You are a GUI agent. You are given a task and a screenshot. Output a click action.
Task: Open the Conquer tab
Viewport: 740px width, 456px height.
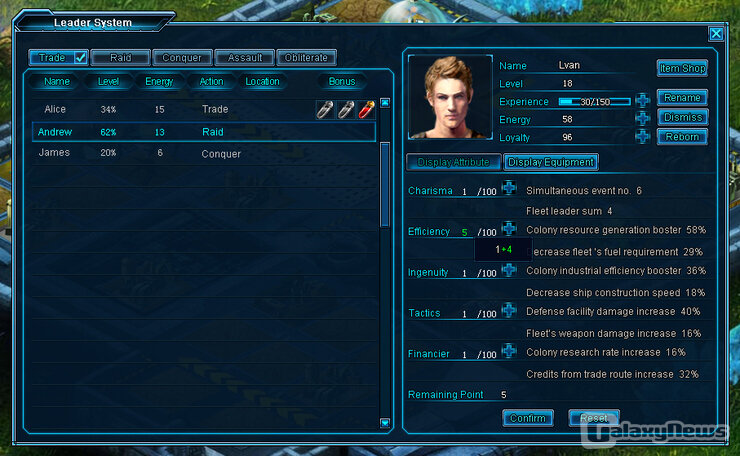(182, 58)
